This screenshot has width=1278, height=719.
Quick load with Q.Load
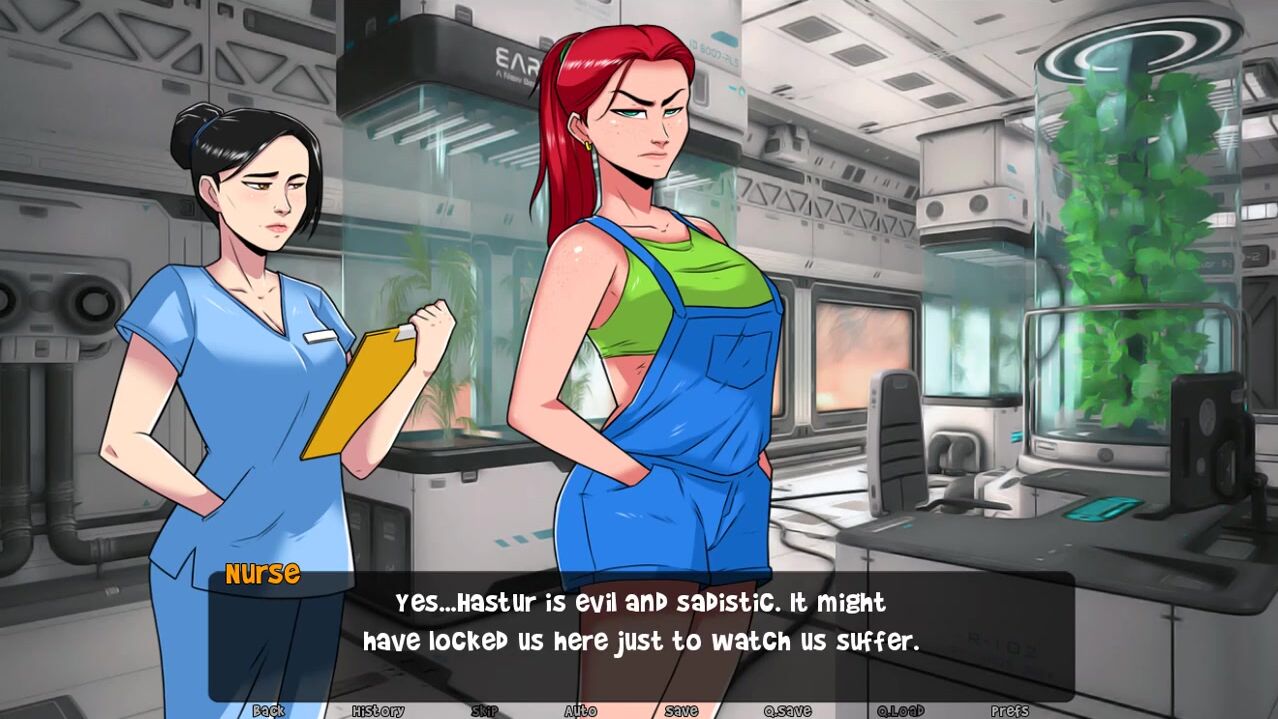pos(900,711)
